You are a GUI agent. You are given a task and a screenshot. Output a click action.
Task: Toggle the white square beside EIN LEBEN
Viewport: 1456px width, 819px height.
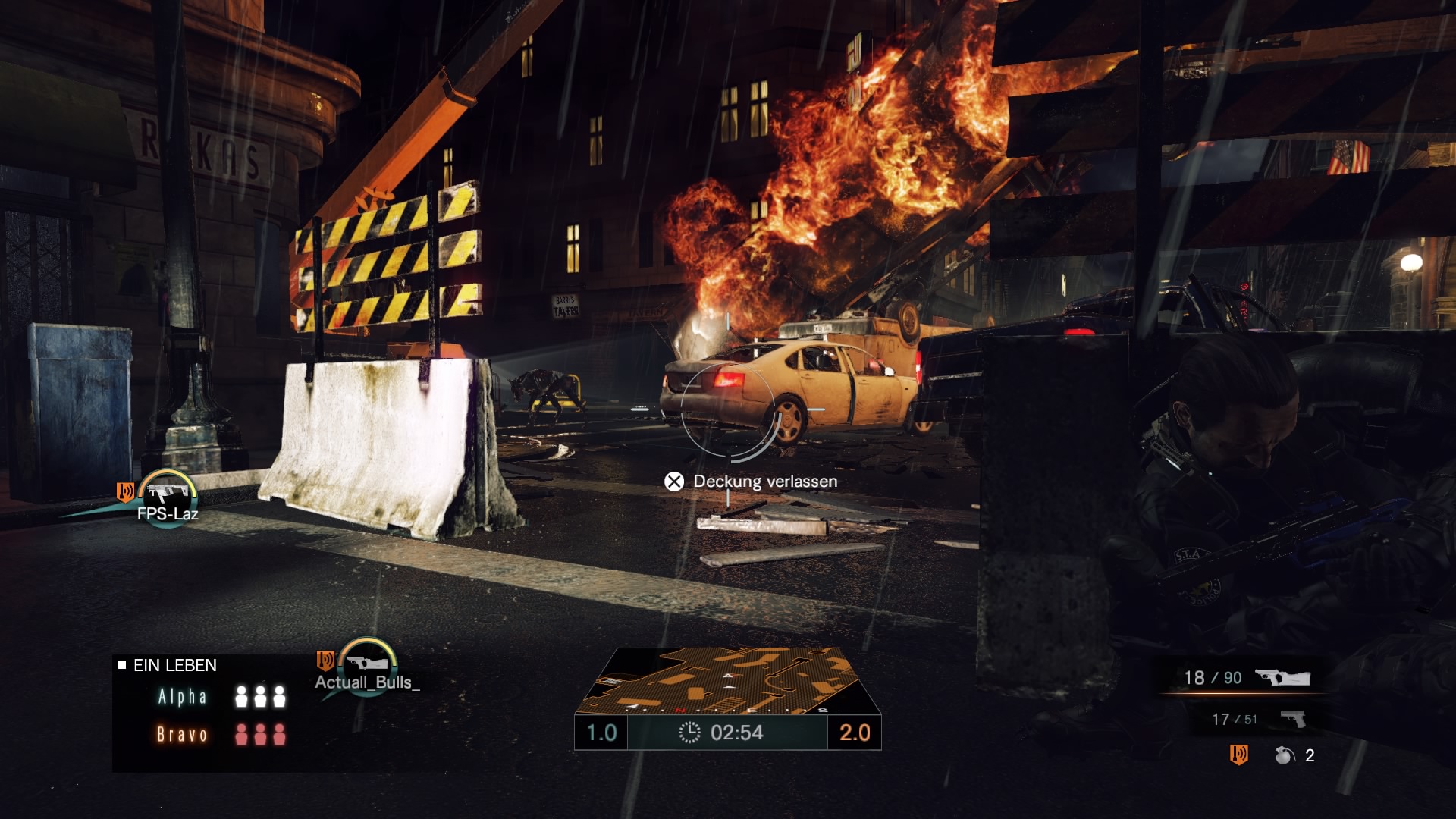pos(124,665)
